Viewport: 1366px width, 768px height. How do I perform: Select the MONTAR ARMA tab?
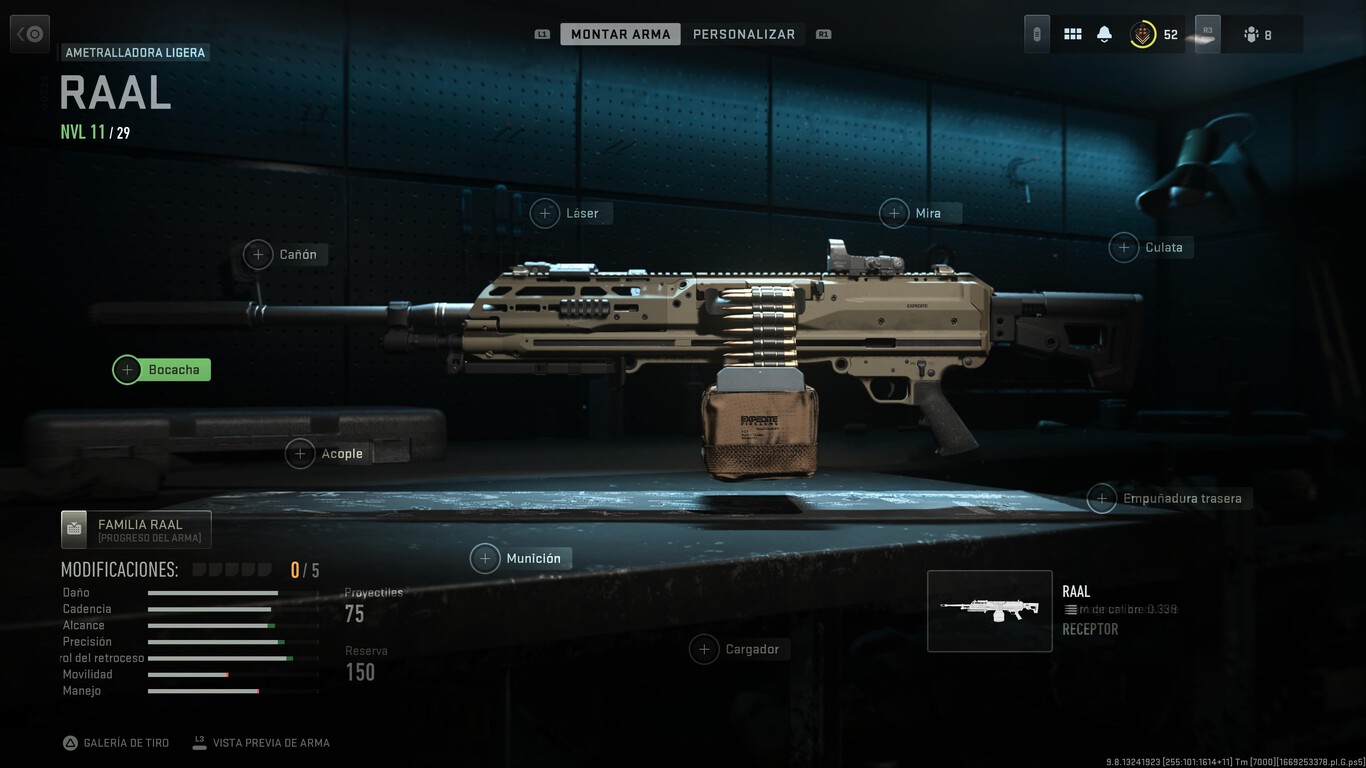620,33
